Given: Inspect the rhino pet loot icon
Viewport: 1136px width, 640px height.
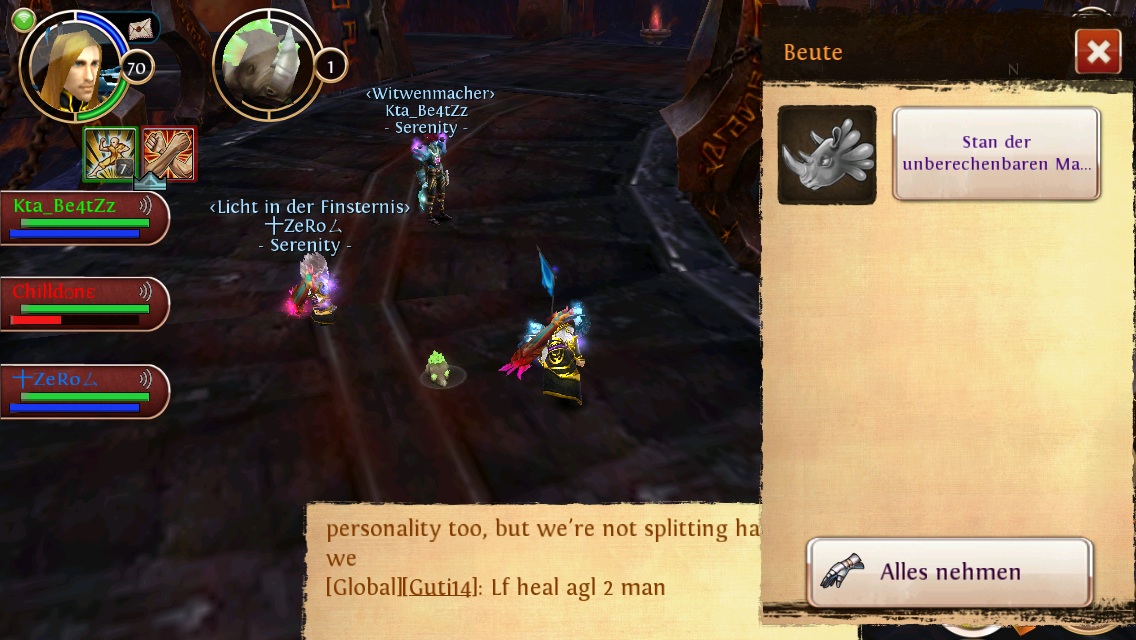Looking at the screenshot, I should [x=827, y=155].
